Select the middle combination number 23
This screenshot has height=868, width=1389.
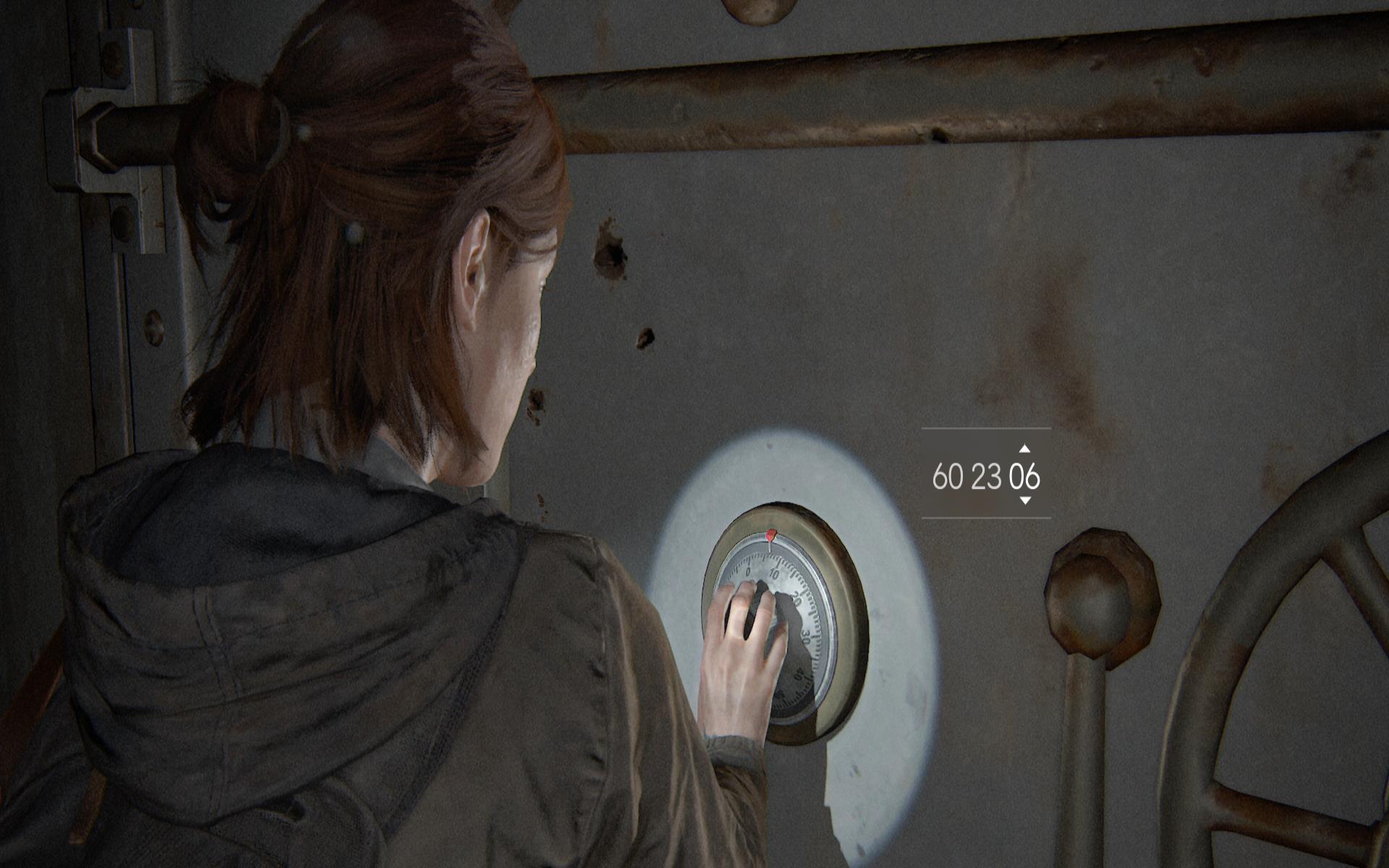point(986,477)
